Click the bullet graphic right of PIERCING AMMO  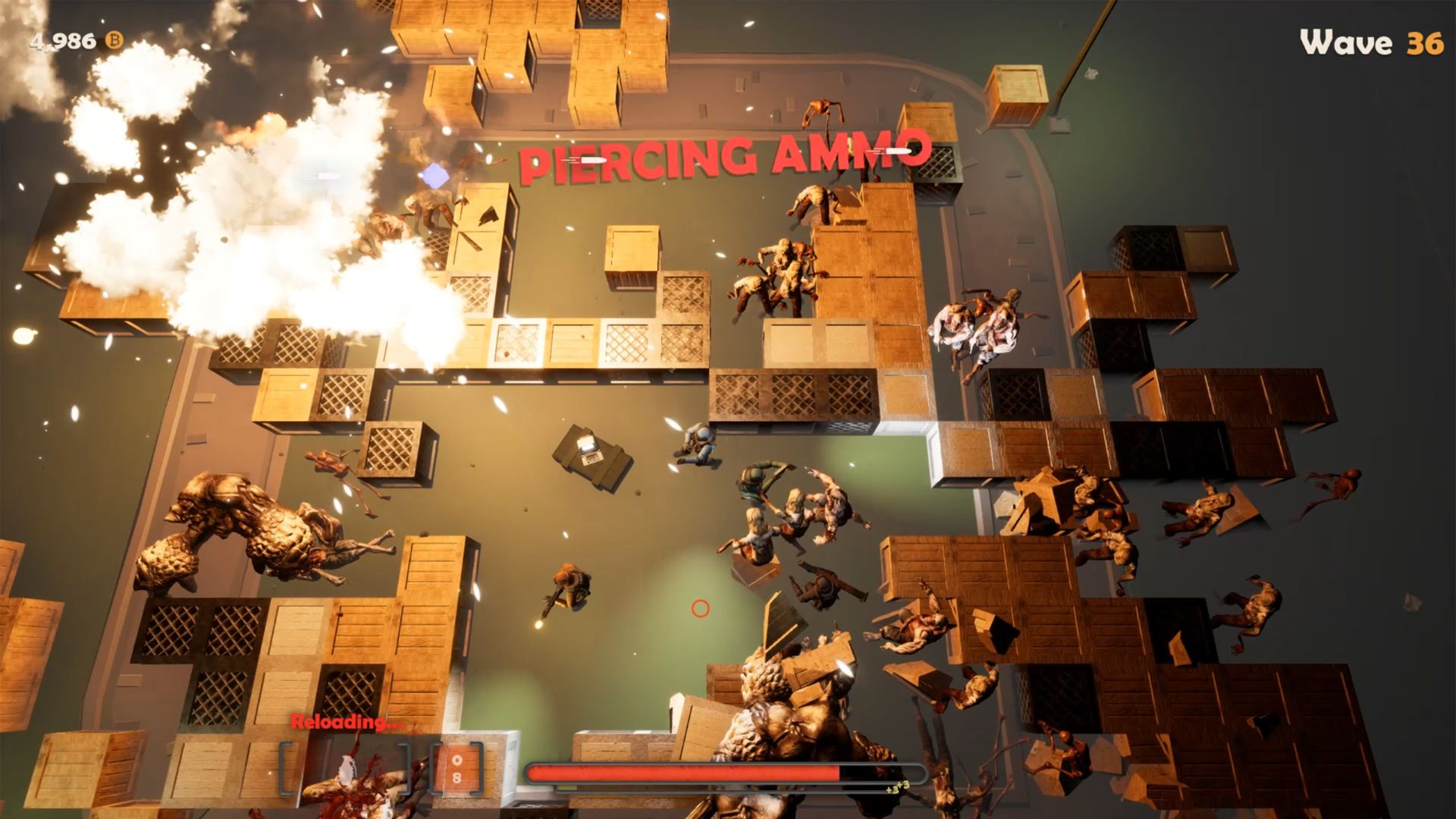point(889,152)
